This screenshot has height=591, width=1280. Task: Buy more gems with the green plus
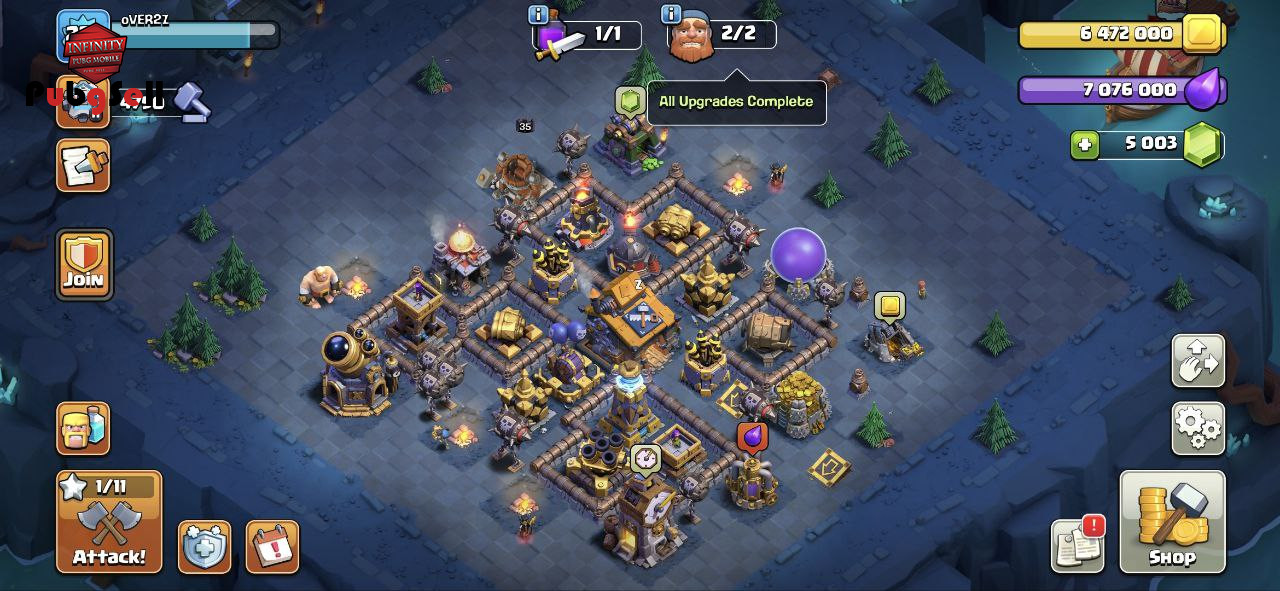pyautogui.click(x=1084, y=145)
